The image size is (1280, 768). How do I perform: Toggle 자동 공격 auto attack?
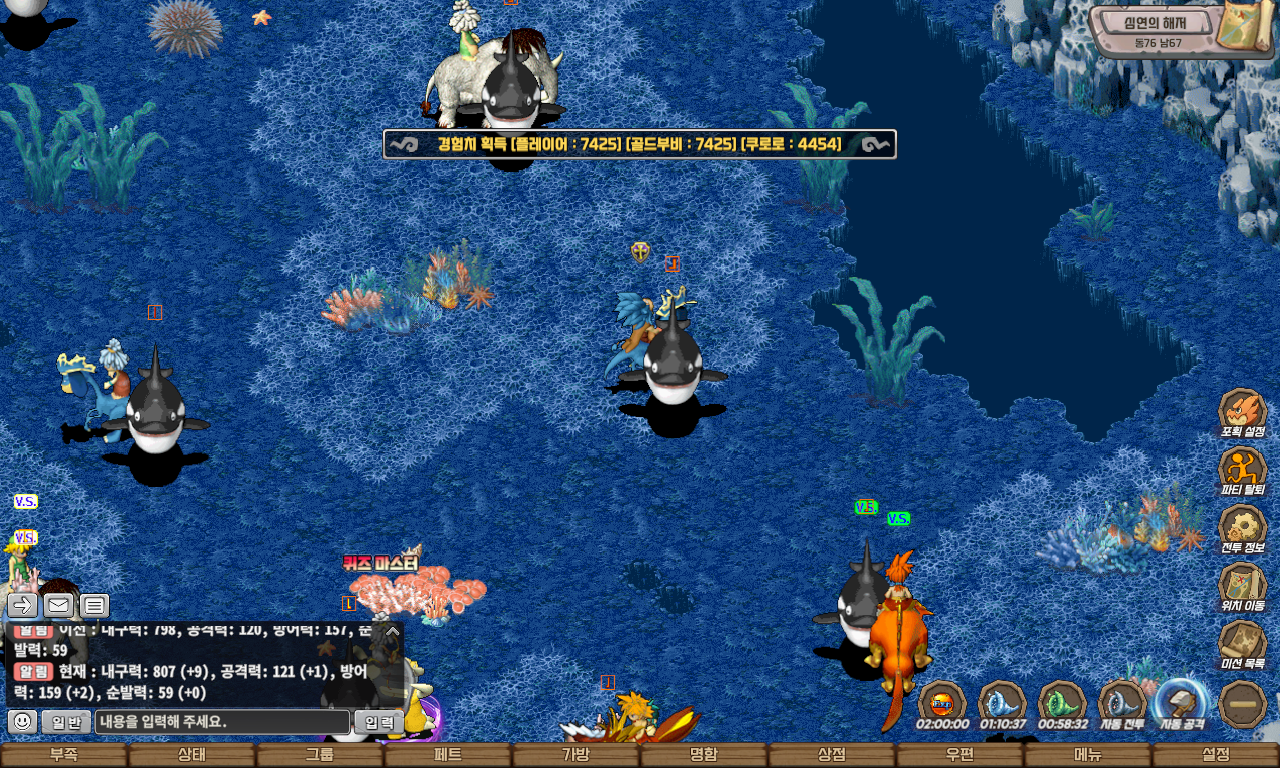[x=1182, y=704]
